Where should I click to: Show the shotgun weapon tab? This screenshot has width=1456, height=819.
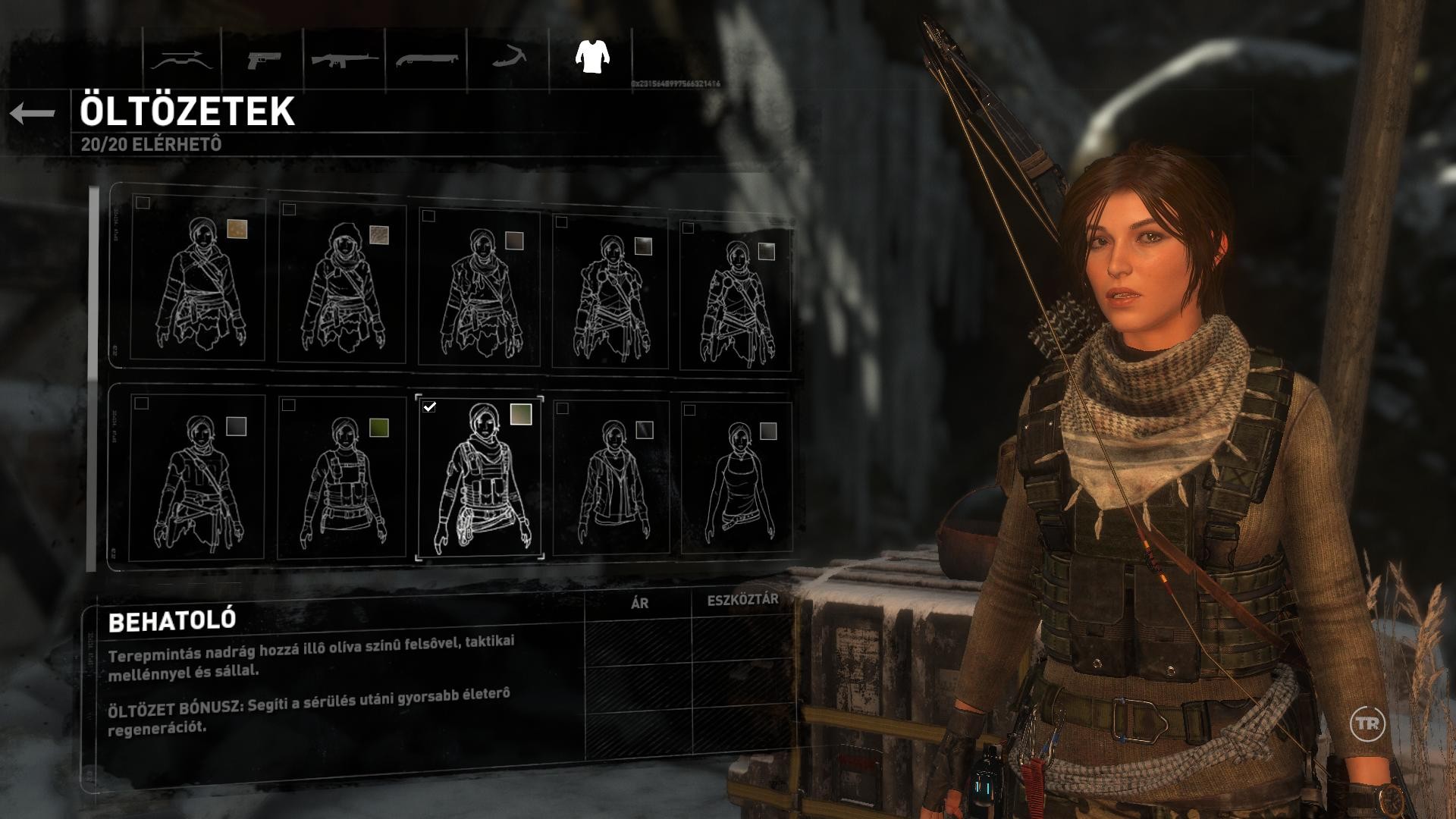point(426,60)
